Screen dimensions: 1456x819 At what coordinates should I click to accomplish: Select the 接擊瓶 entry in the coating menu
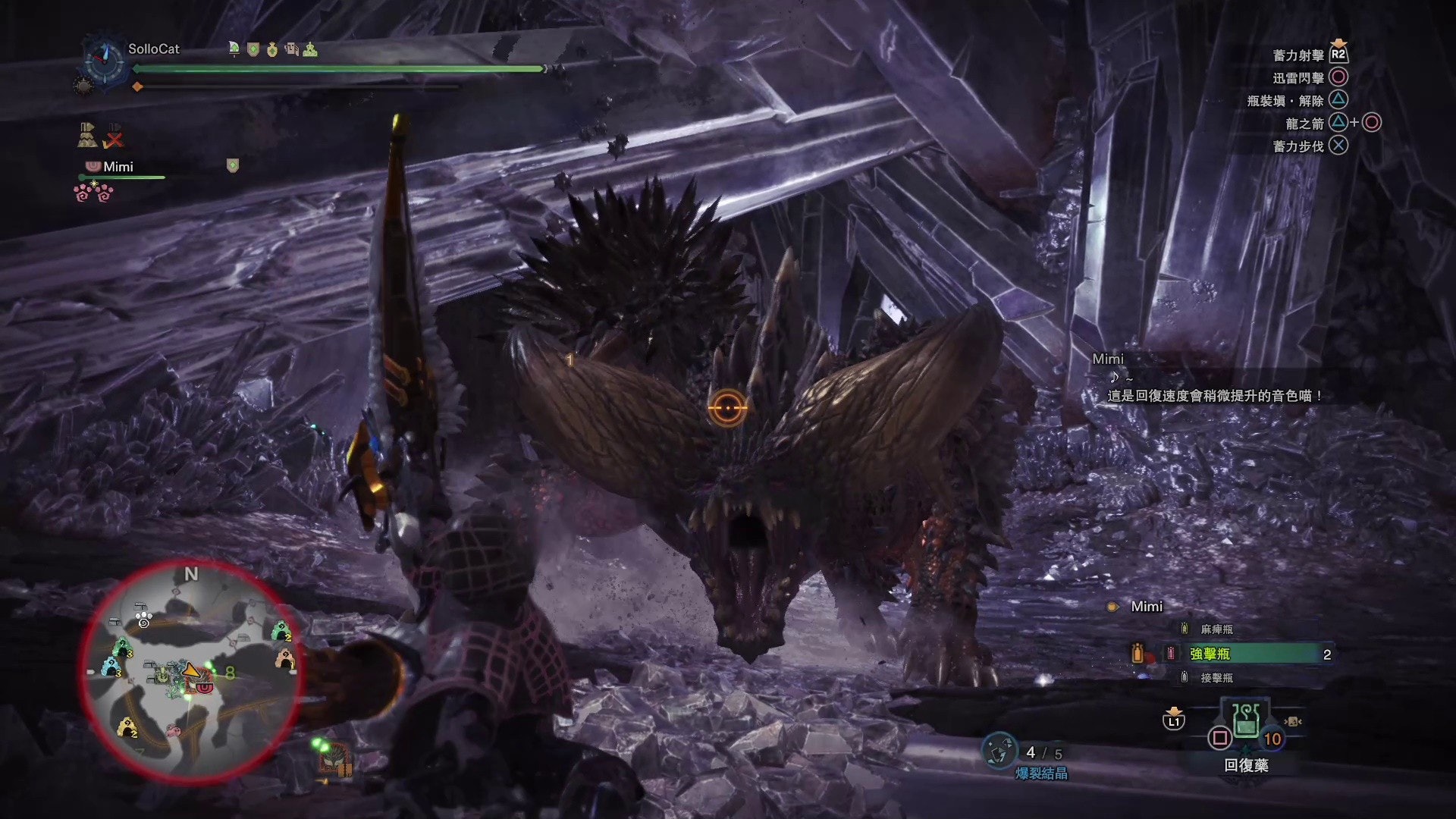tap(1216, 677)
